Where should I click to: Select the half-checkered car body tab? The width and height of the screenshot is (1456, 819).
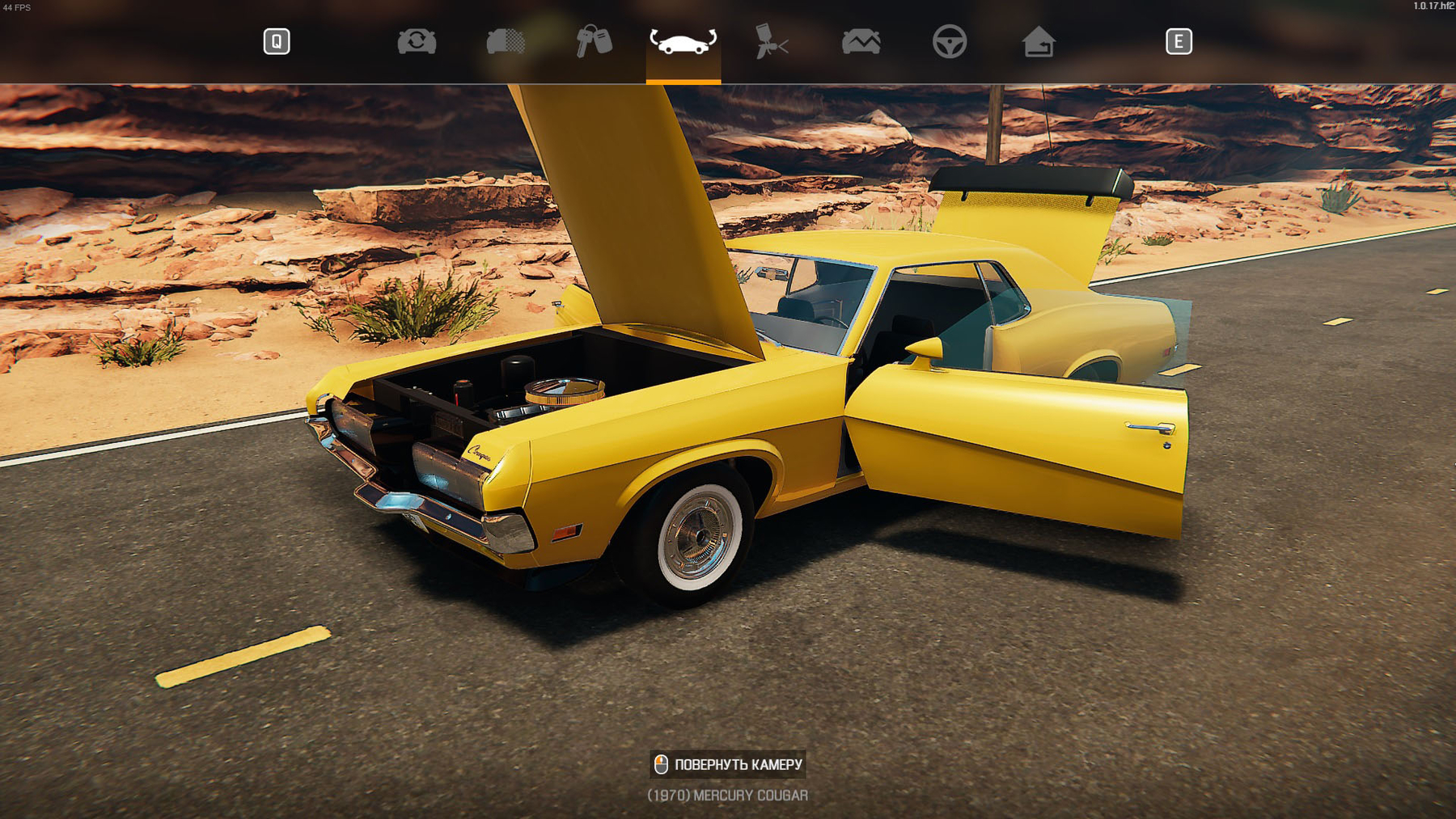pos(506,41)
